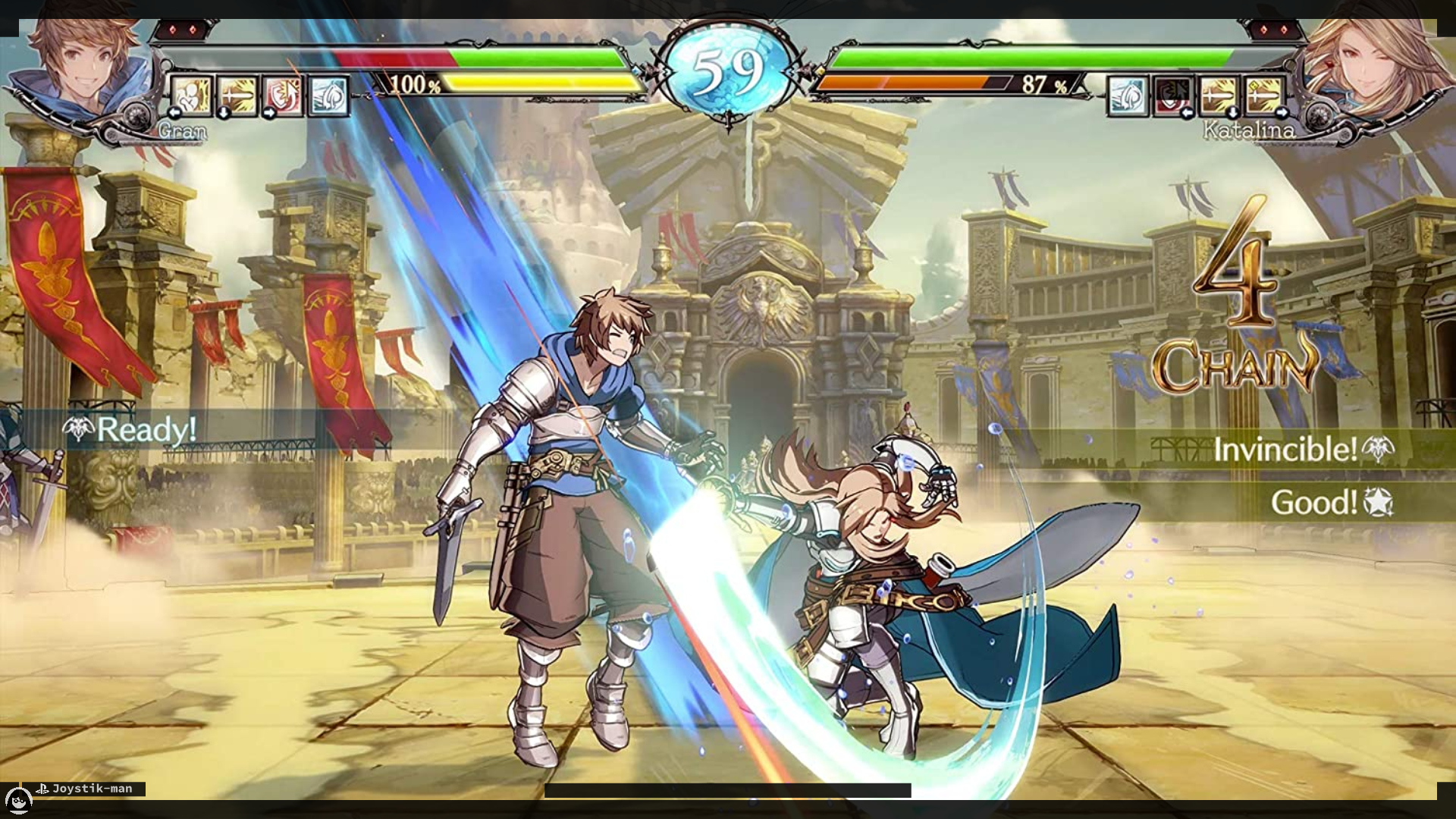The height and width of the screenshot is (819, 1456).
Task: Click Katalina's darkened shield skill on cooldown
Action: coord(1173,96)
